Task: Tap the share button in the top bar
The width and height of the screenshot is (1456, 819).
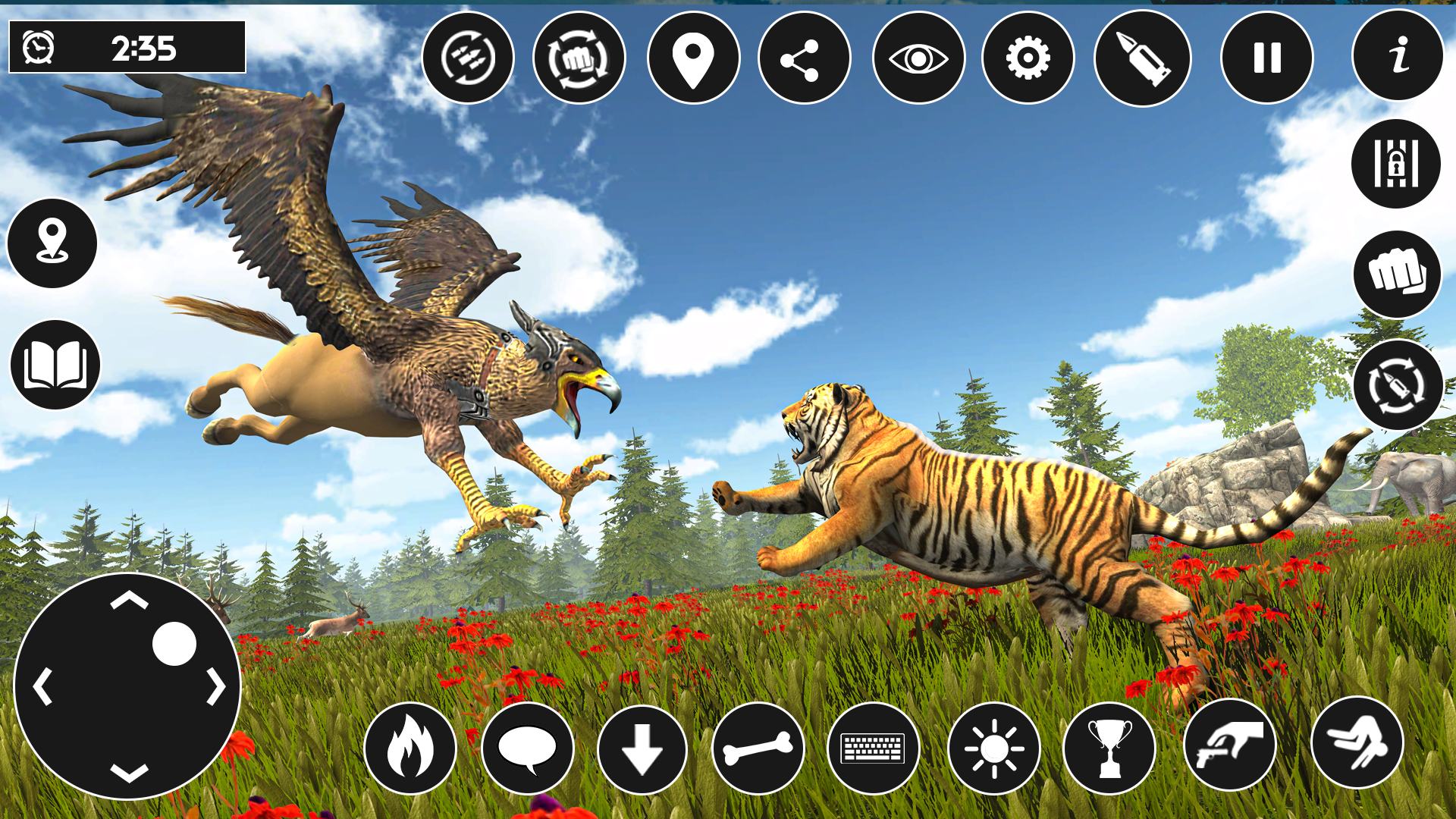Action: click(x=804, y=58)
